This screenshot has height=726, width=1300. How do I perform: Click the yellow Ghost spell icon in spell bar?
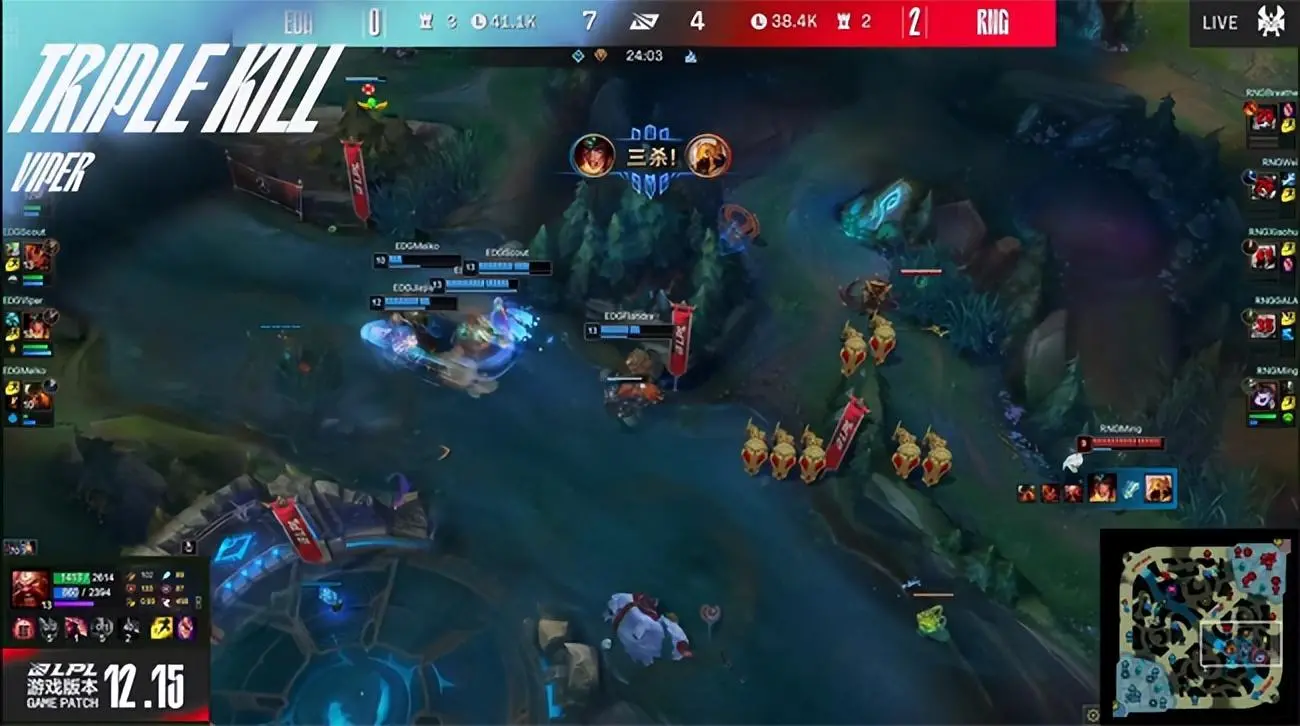pyautogui.click(x=160, y=628)
